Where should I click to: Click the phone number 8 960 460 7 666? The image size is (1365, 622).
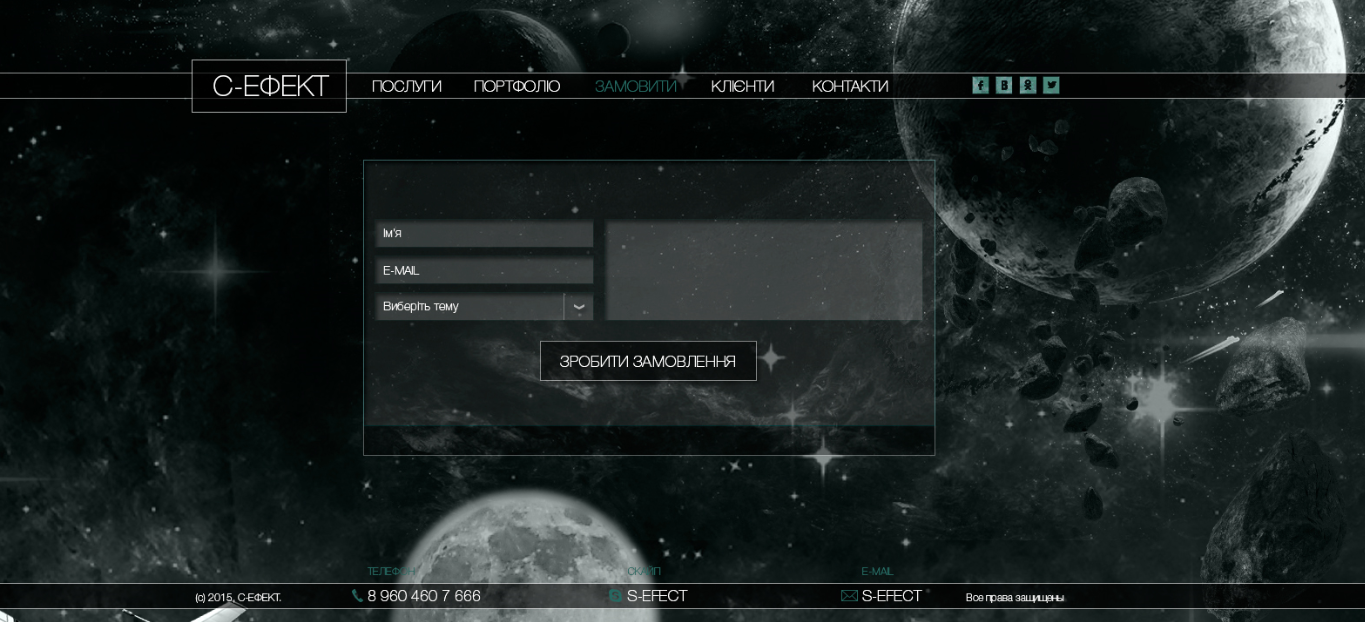423,596
